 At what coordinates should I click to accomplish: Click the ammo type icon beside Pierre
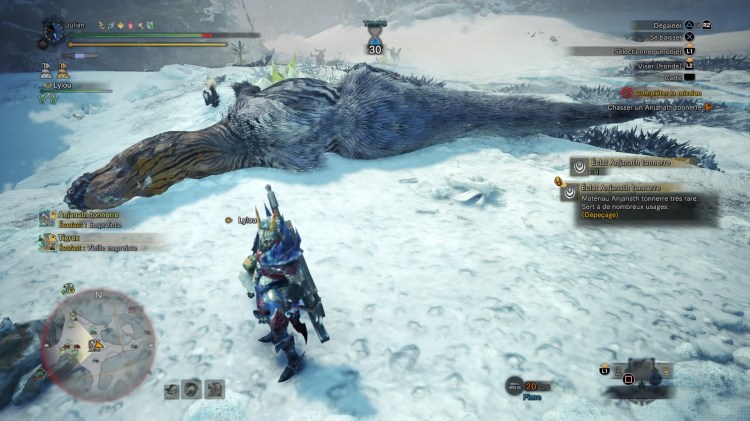coord(513,386)
